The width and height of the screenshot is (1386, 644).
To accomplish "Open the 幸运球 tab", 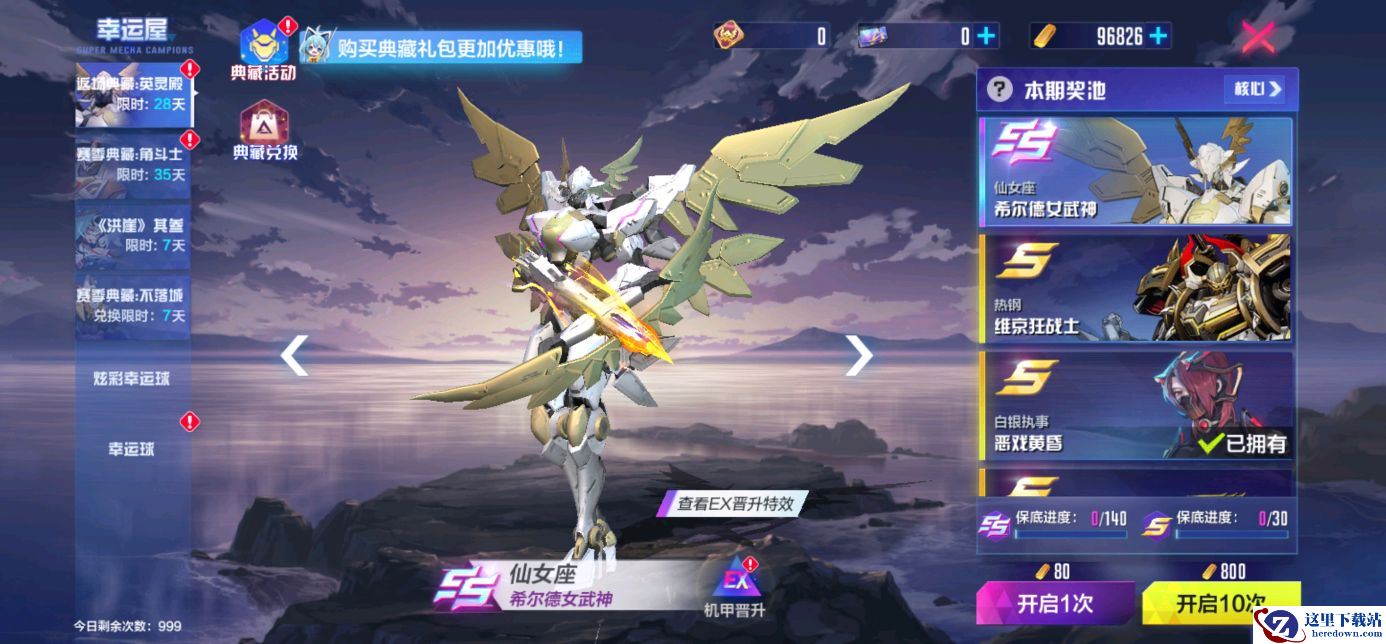I will [x=132, y=449].
